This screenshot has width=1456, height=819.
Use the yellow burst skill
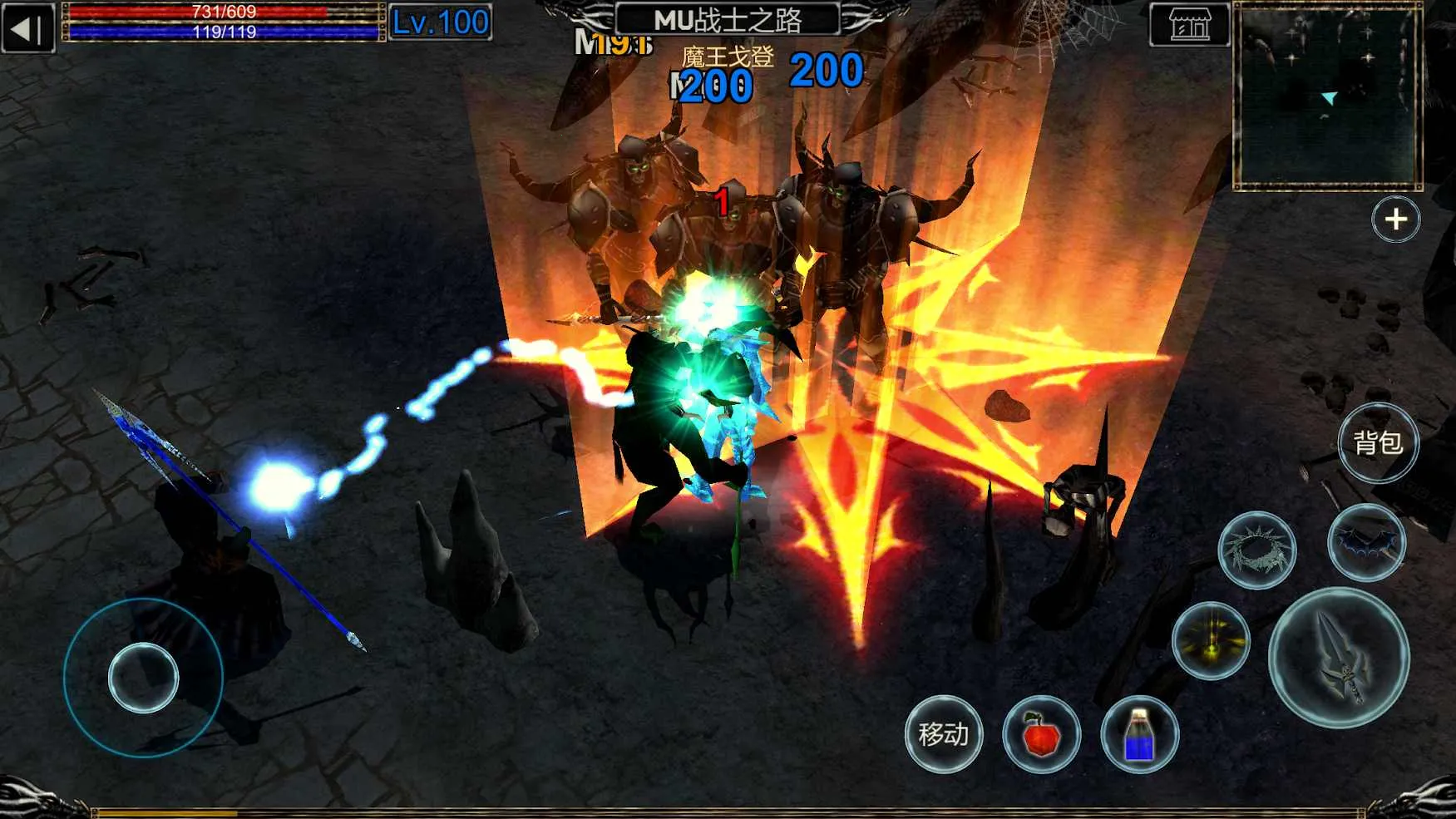1211,641
